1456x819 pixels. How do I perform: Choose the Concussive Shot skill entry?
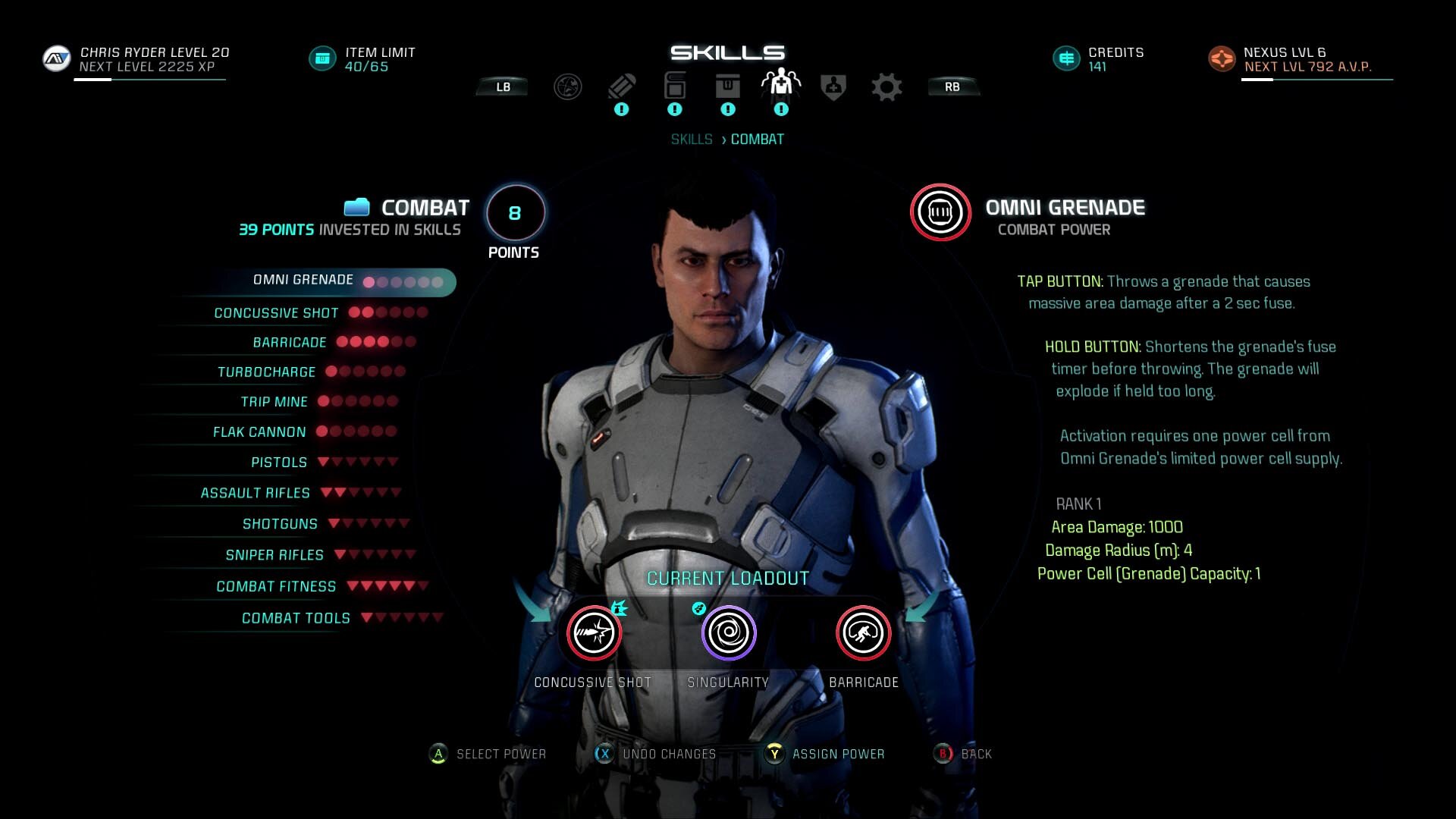pyautogui.click(x=276, y=313)
